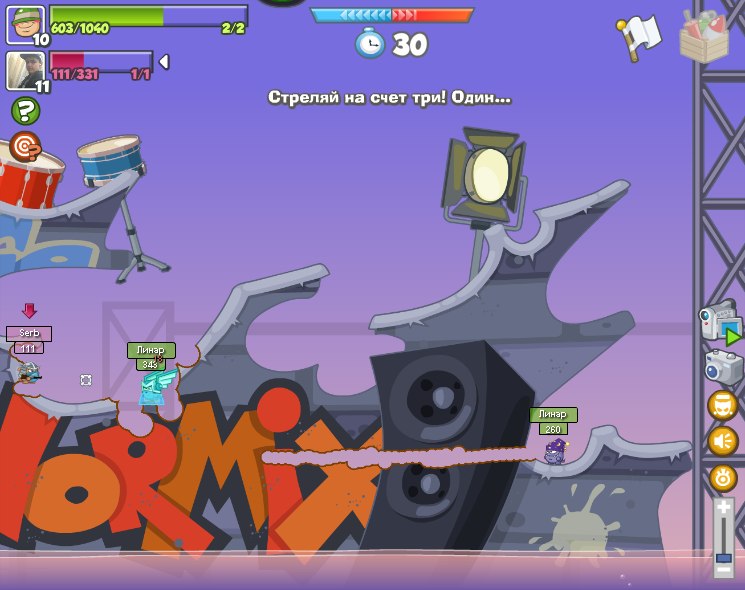Screen dimensions: 745x590
Task: Select the green-helmet player avatar
Action: (25, 25)
